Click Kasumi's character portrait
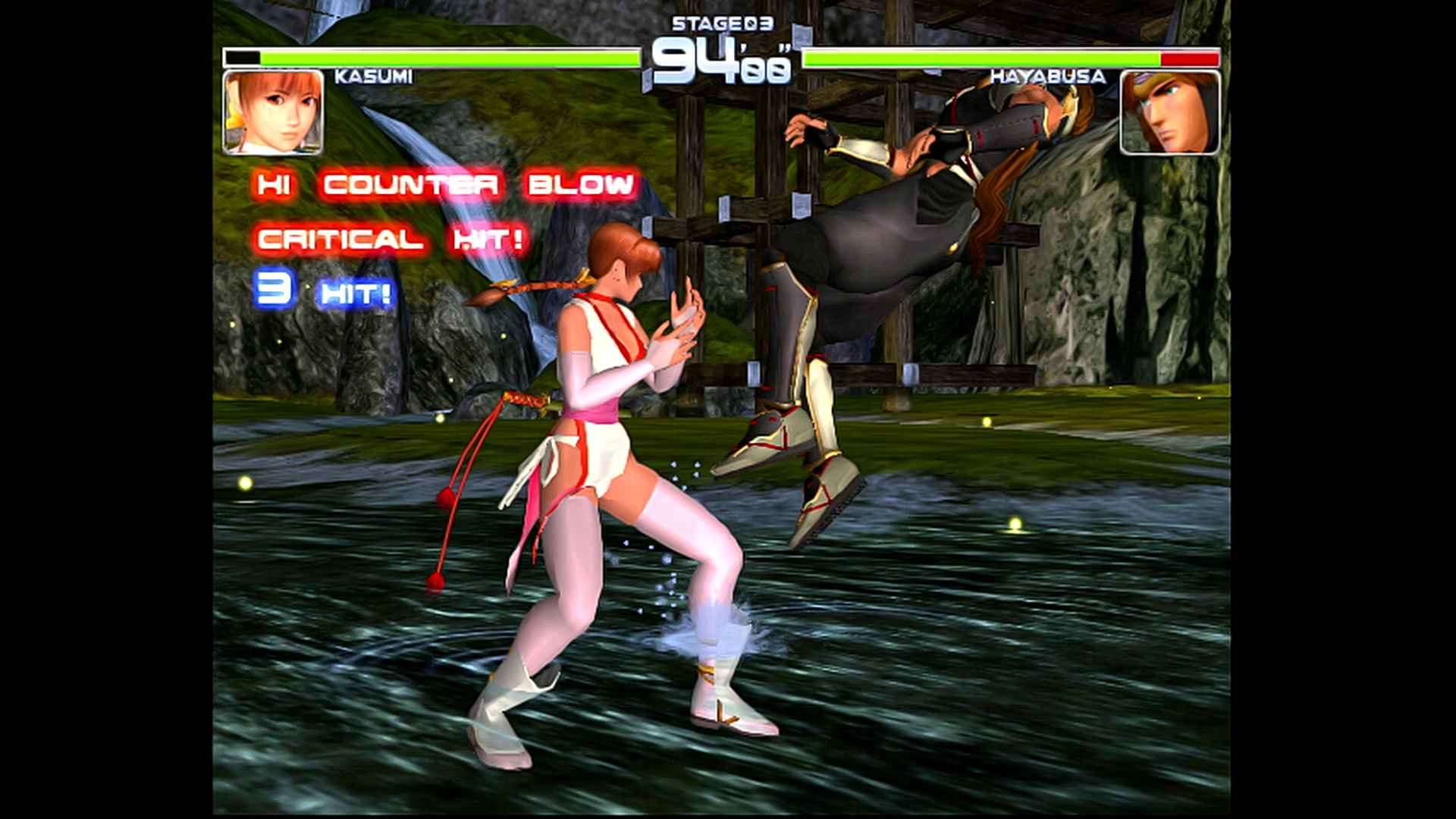 271,111
